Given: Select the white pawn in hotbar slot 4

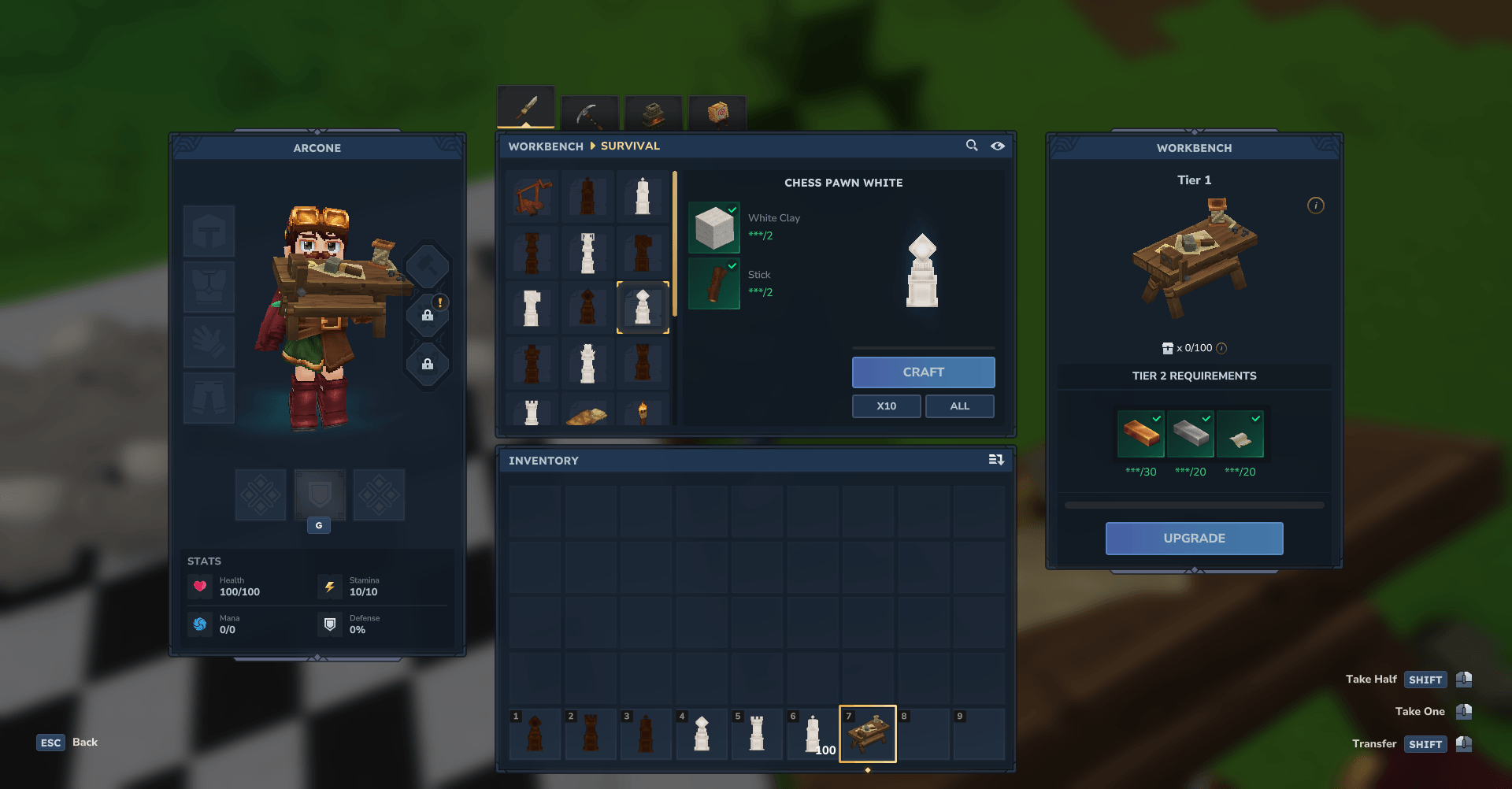Looking at the screenshot, I should (x=702, y=734).
